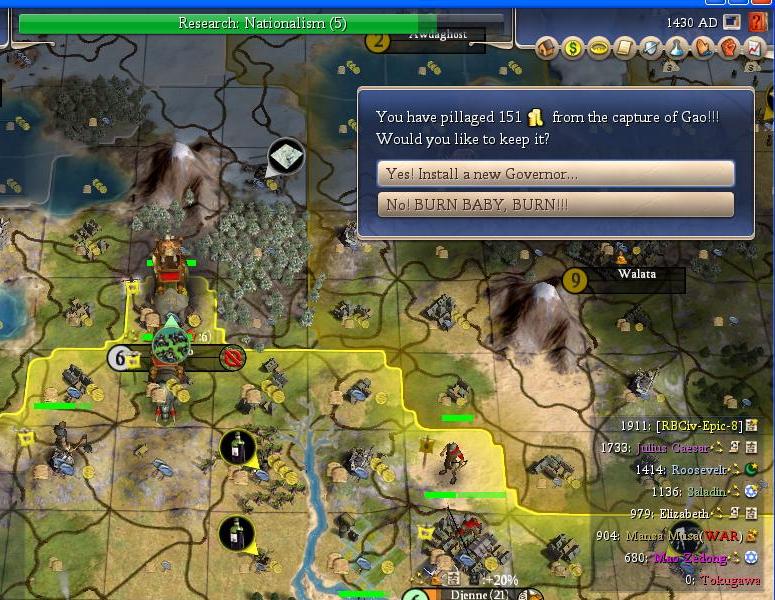Open the Domestic Advisor house icon
This screenshot has width=775, height=600.
(549, 47)
